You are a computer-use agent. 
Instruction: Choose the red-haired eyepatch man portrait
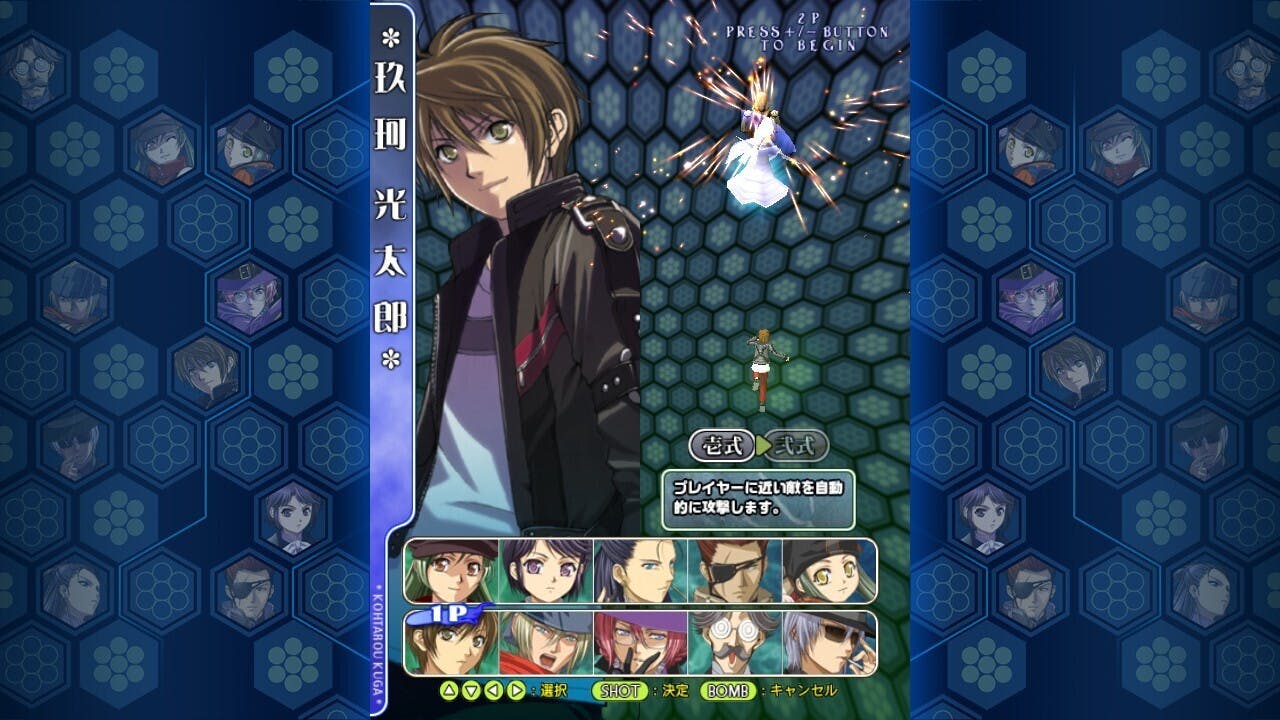735,571
